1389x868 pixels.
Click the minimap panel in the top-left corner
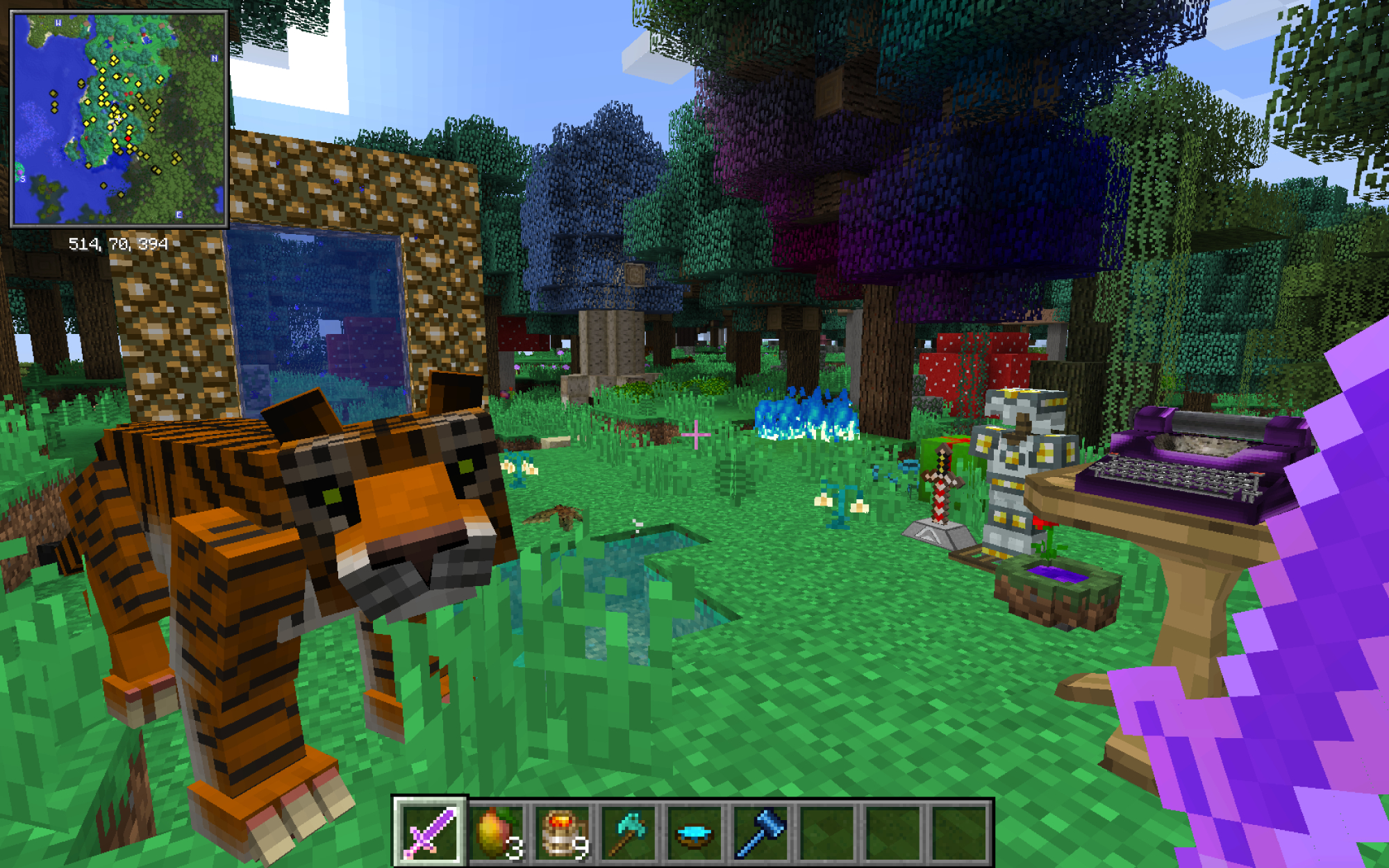click(119, 118)
